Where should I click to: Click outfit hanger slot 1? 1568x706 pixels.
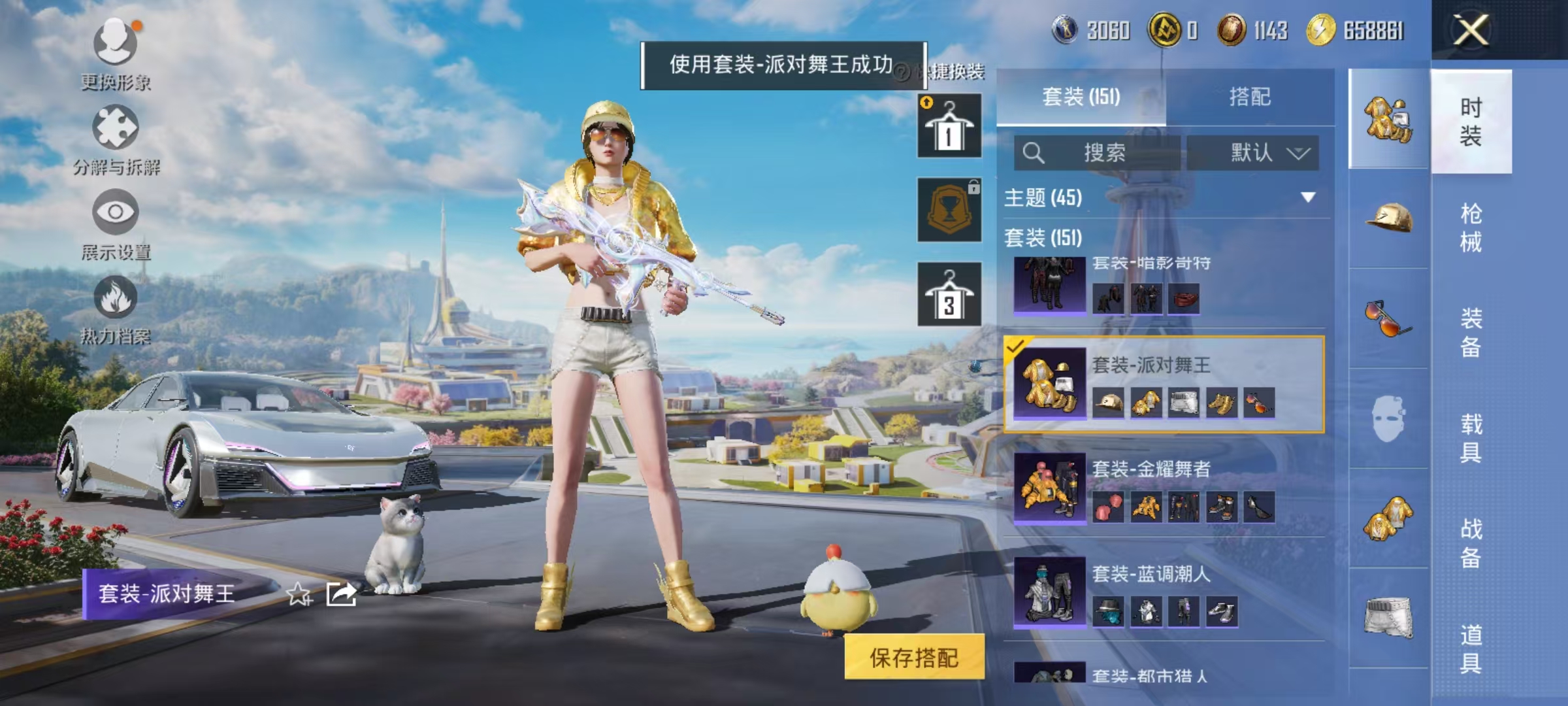click(951, 124)
